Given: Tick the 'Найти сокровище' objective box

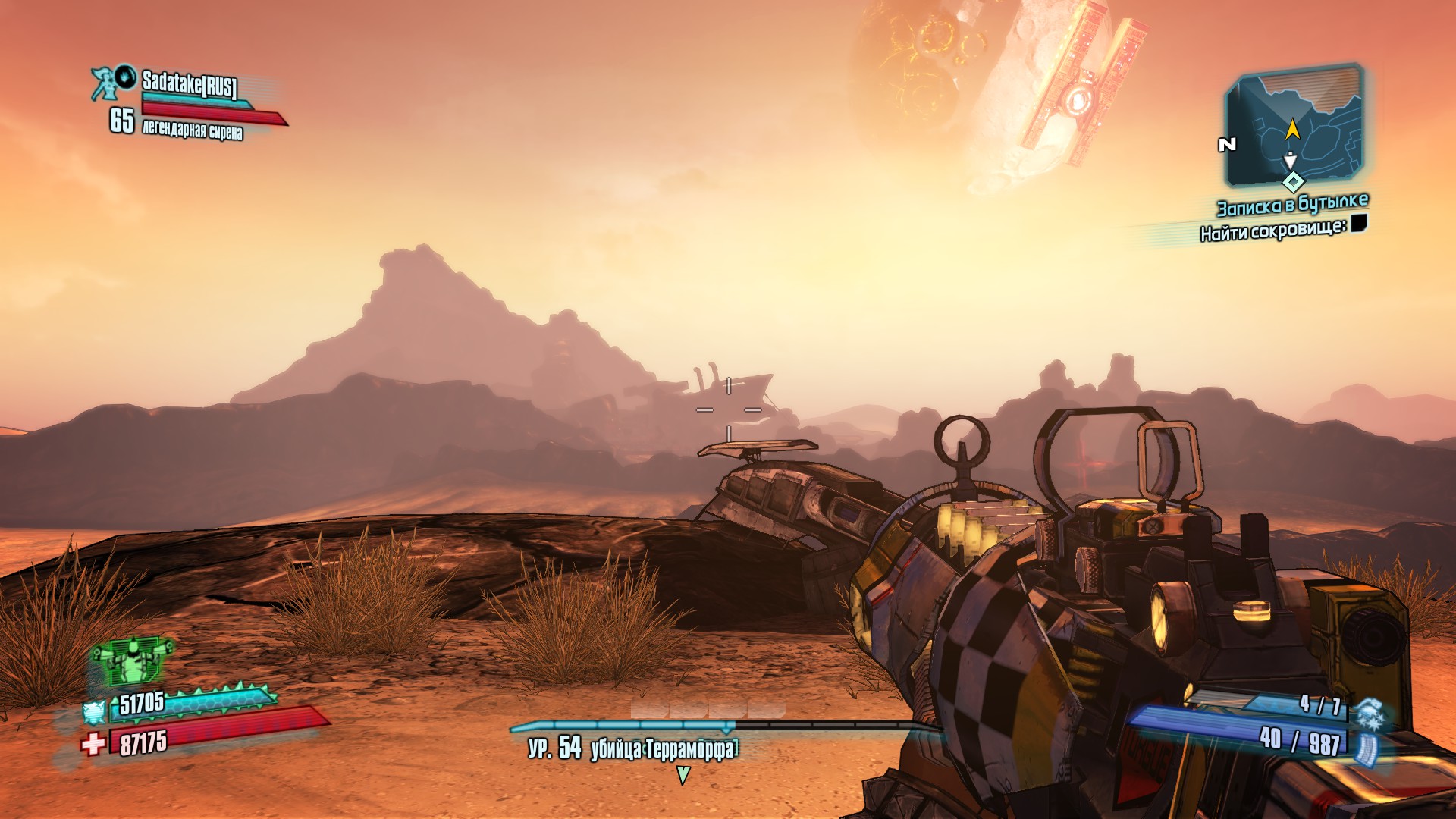Looking at the screenshot, I should click(1358, 223).
